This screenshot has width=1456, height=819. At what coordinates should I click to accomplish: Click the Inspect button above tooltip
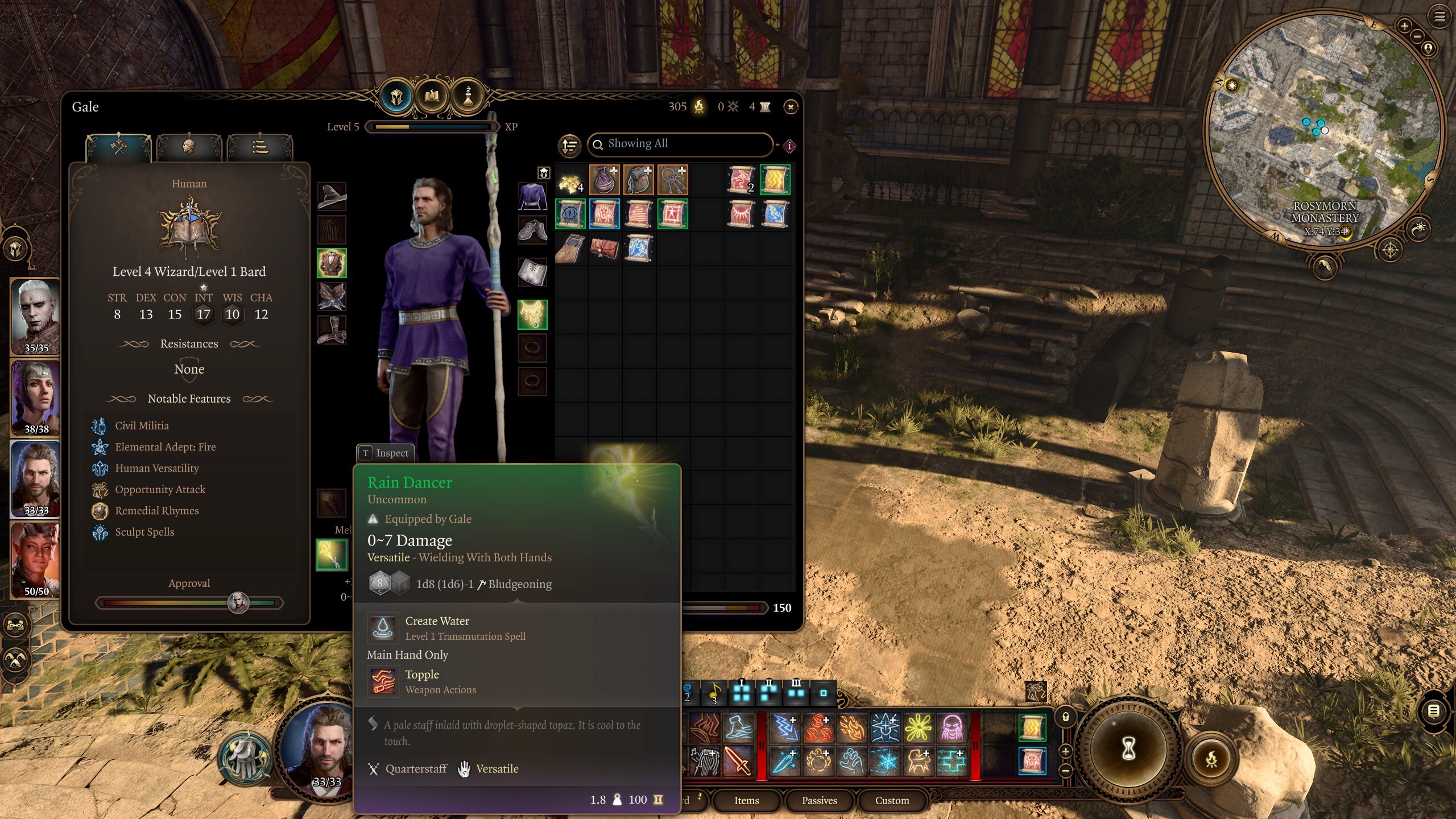tap(386, 453)
